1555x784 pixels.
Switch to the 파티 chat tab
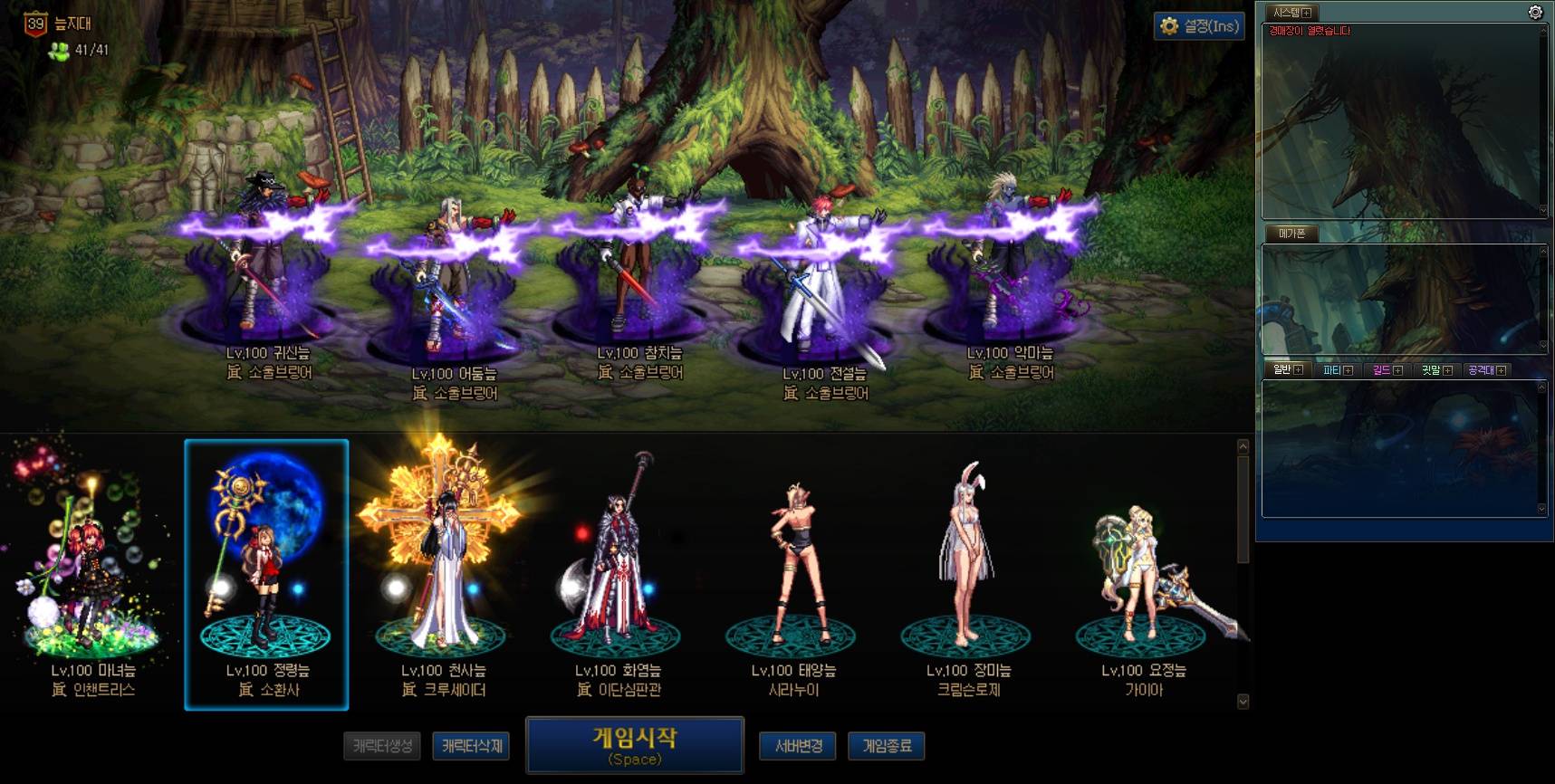pyautogui.click(x=1332, y=369)
